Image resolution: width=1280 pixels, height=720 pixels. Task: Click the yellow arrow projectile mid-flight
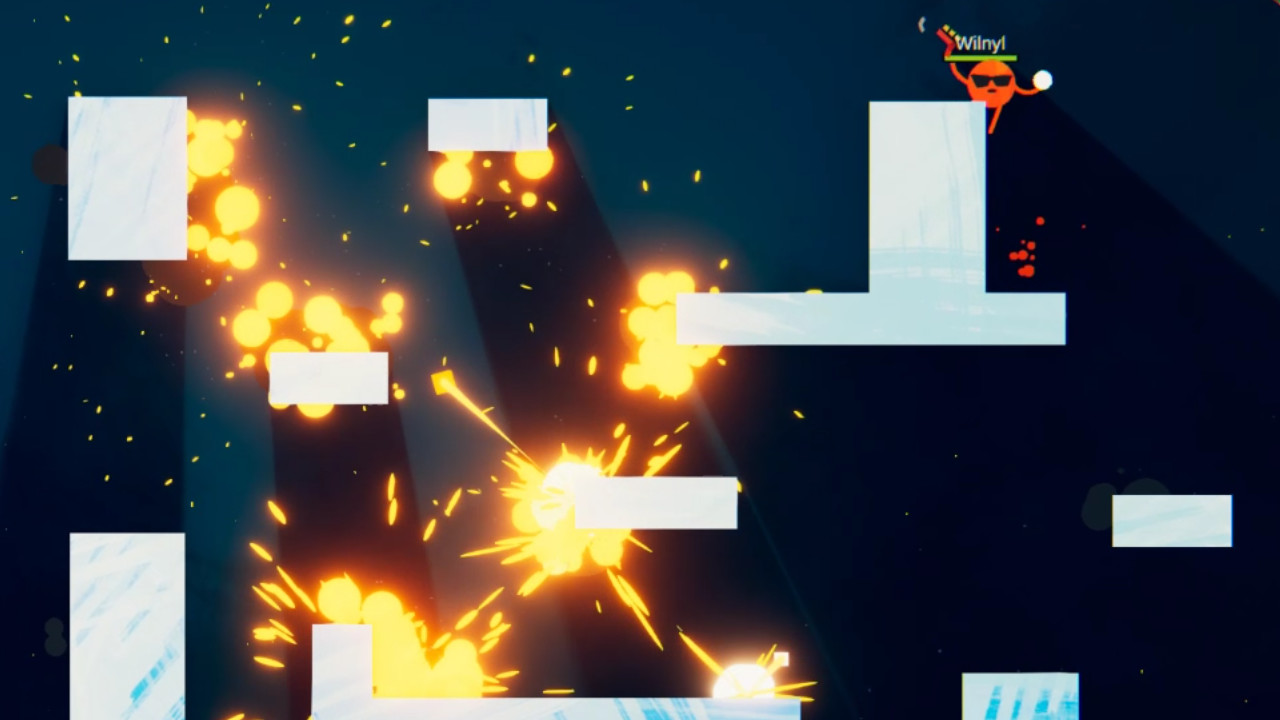[x=443, y=380]
